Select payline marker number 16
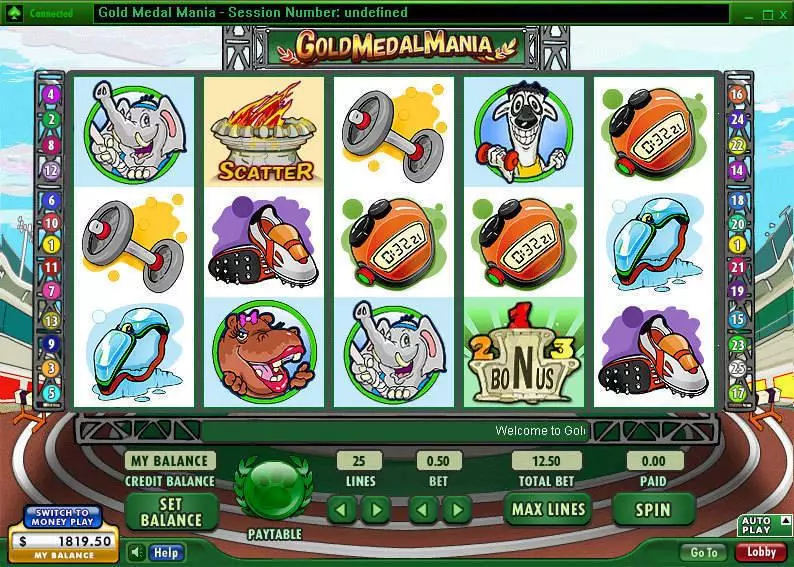Image resolution: width=794 pixels, height=567 pixels. coord(738,96)
